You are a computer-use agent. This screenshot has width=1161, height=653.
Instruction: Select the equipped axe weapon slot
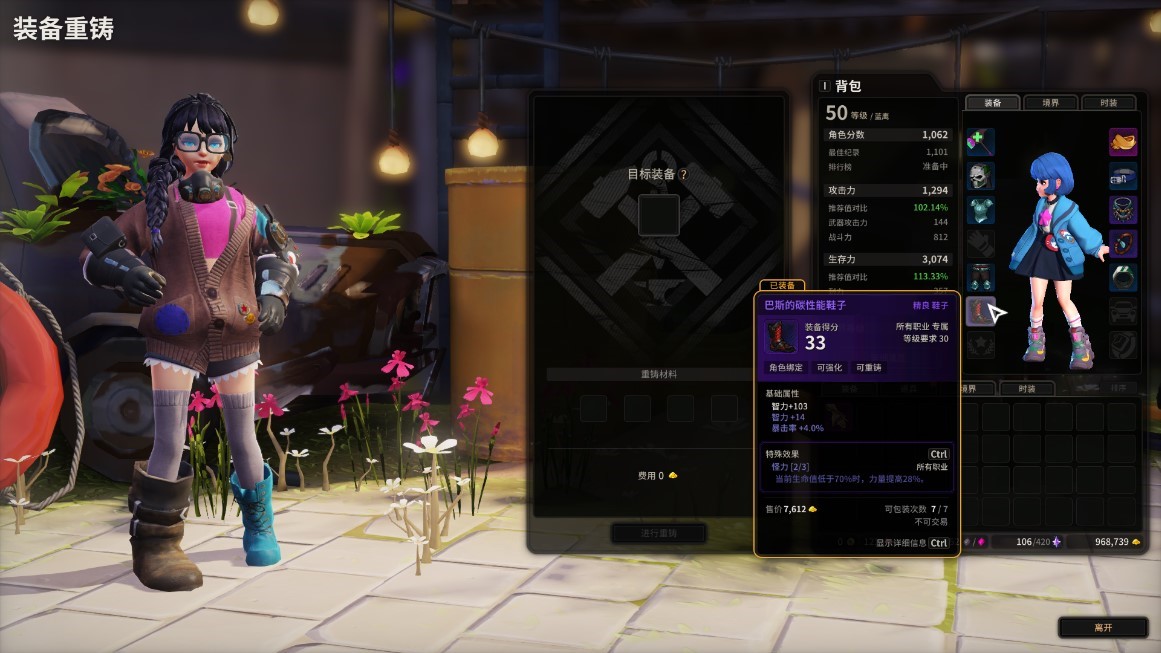click(981, 142)
